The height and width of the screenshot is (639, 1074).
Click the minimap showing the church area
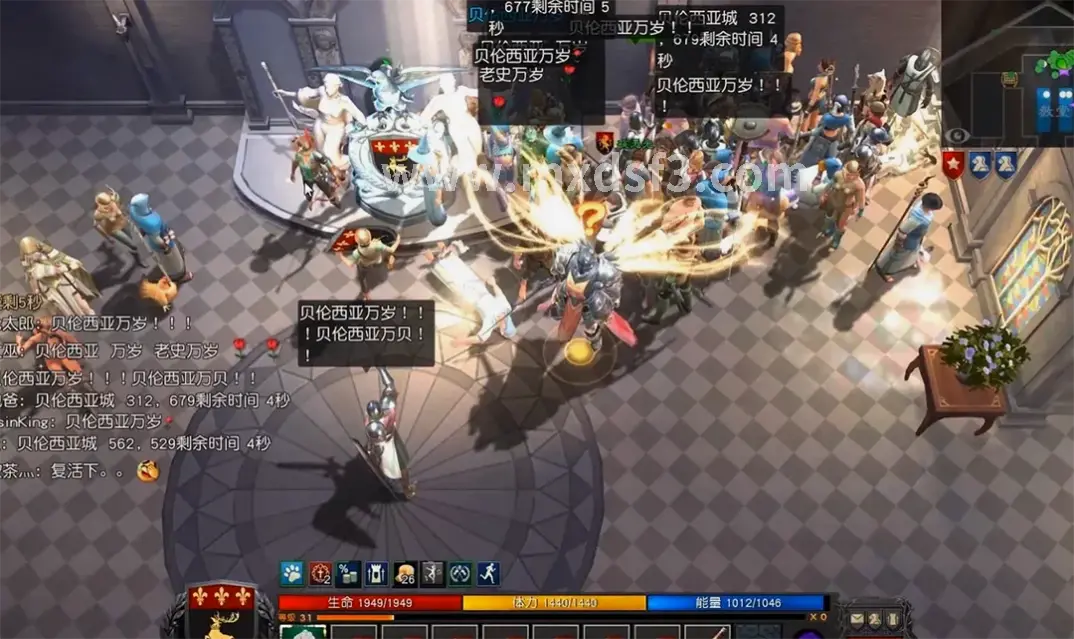pyautogui.click(x=1008, y=75)
